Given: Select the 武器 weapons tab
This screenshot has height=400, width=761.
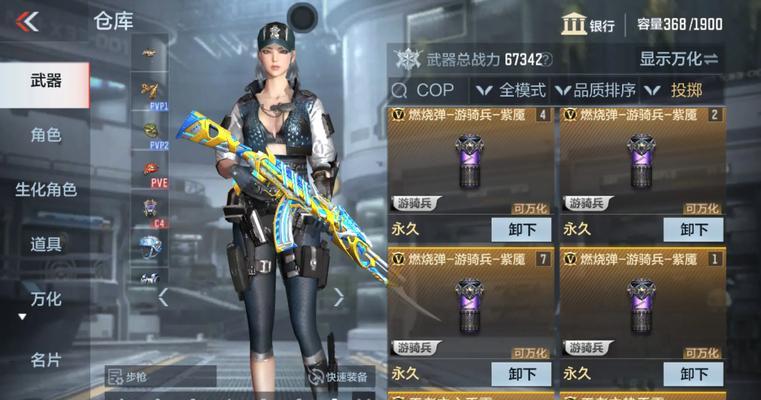Looking at the screenshot, I should pos(45,81).
